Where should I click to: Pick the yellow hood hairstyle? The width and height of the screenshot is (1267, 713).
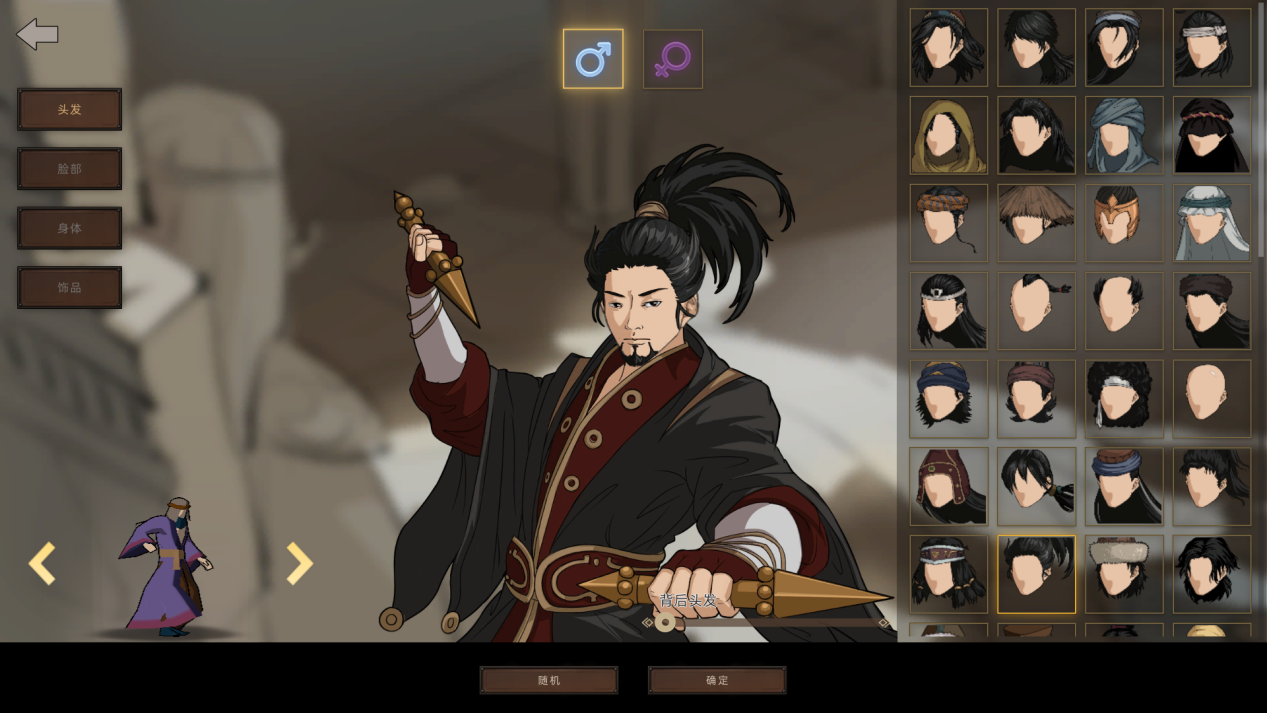948,135
